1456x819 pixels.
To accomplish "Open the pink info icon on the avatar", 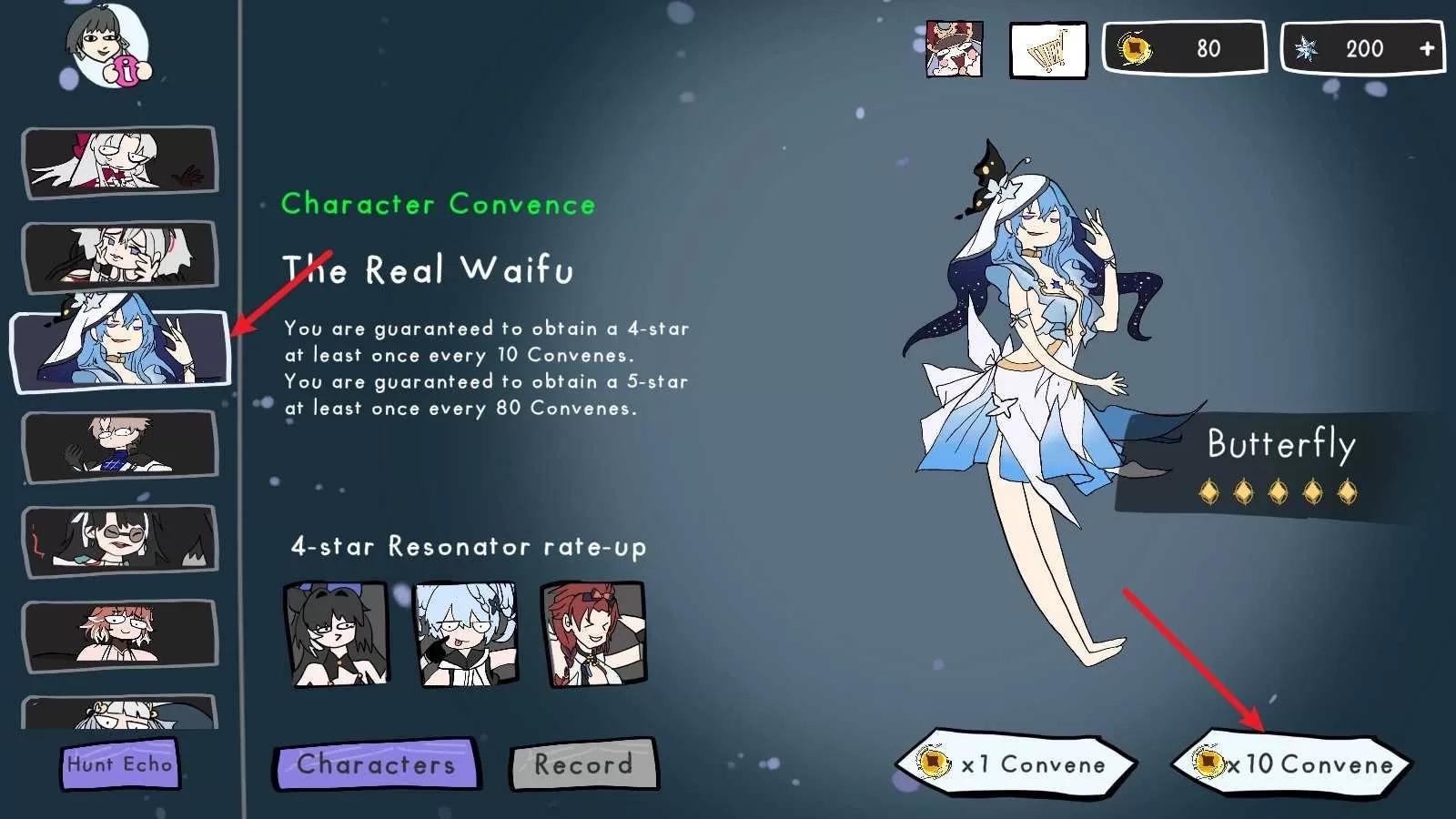I will (128, 70).
